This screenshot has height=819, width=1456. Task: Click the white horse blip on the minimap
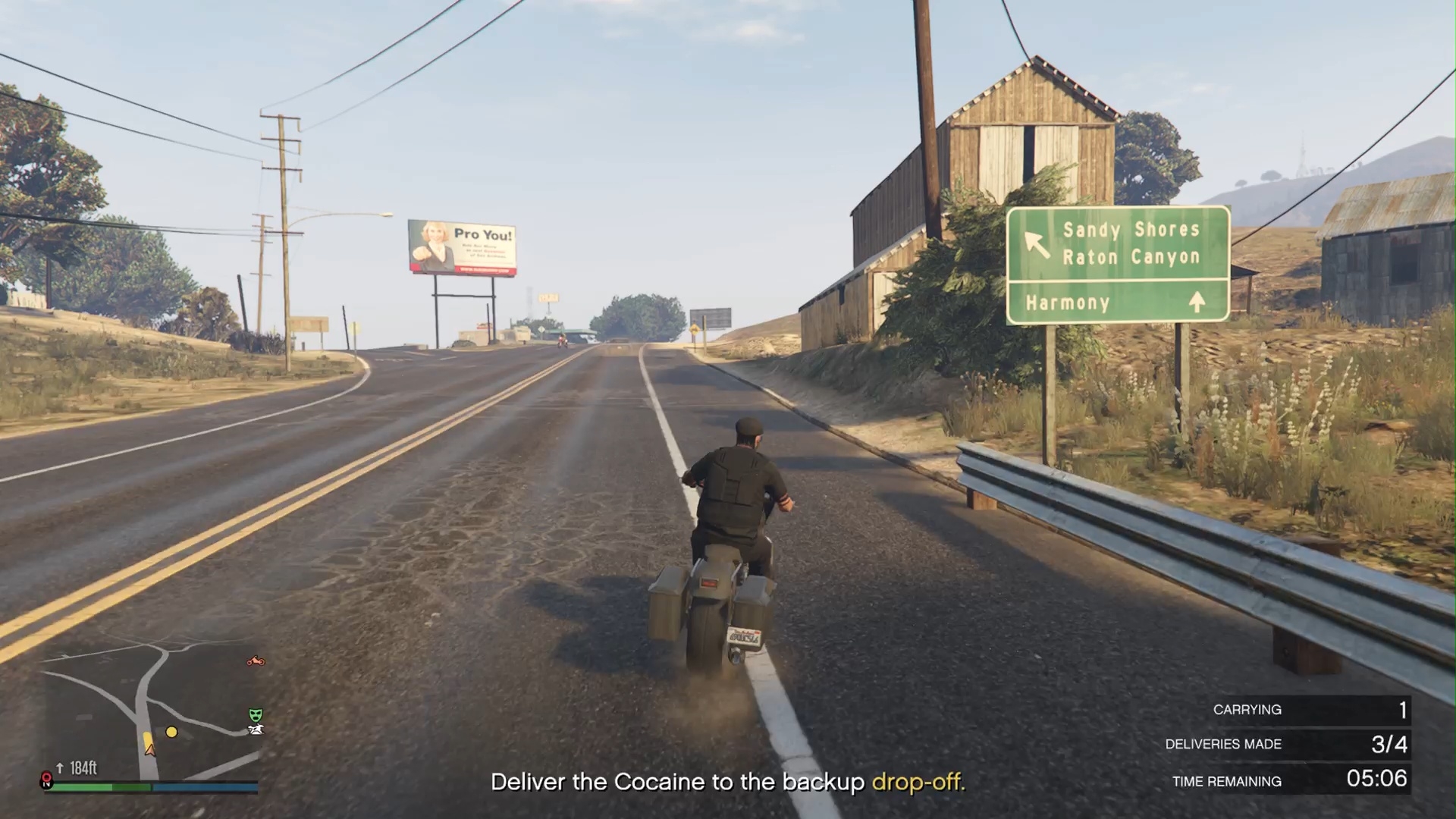tap(256, 730)
